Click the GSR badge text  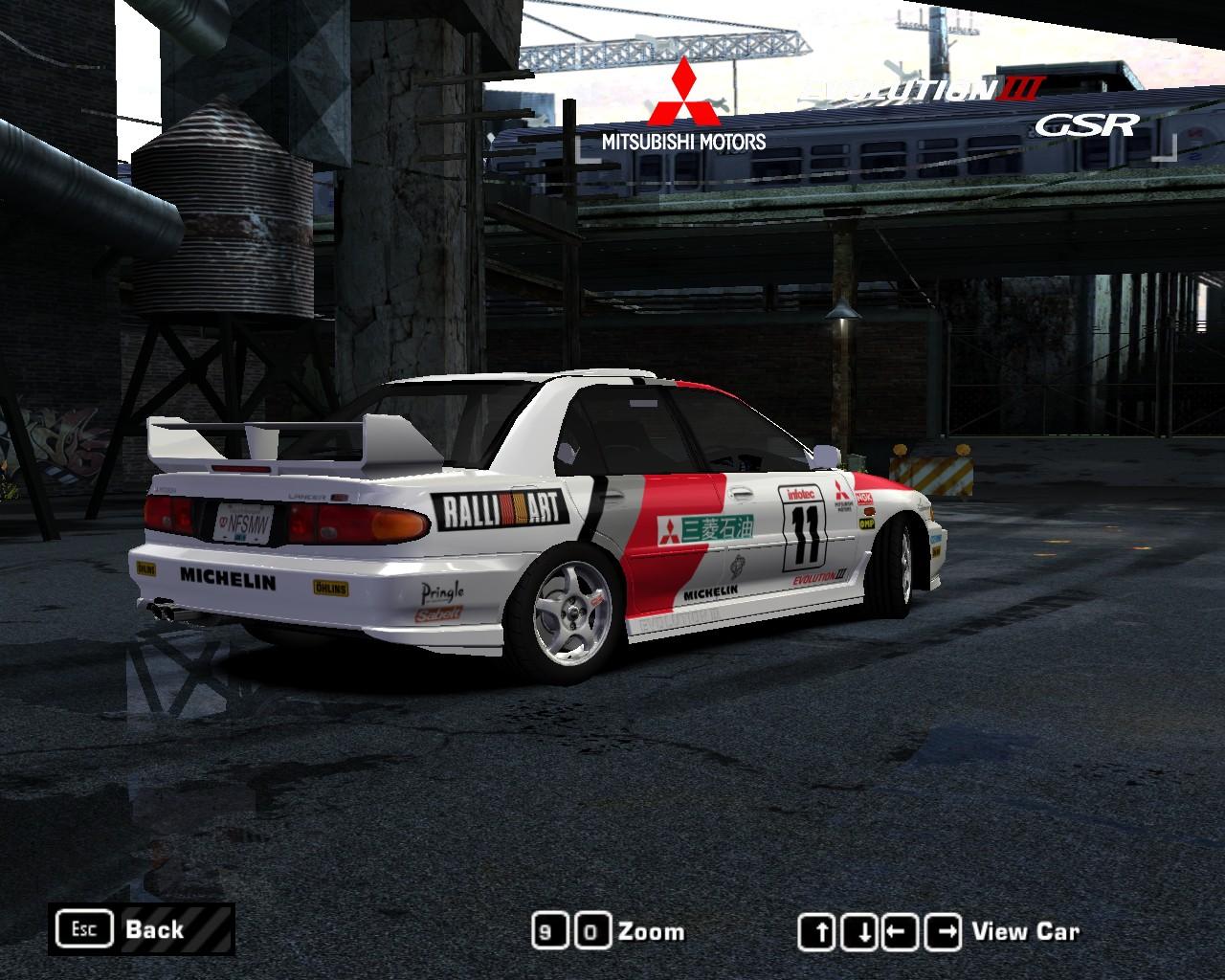1086,125
